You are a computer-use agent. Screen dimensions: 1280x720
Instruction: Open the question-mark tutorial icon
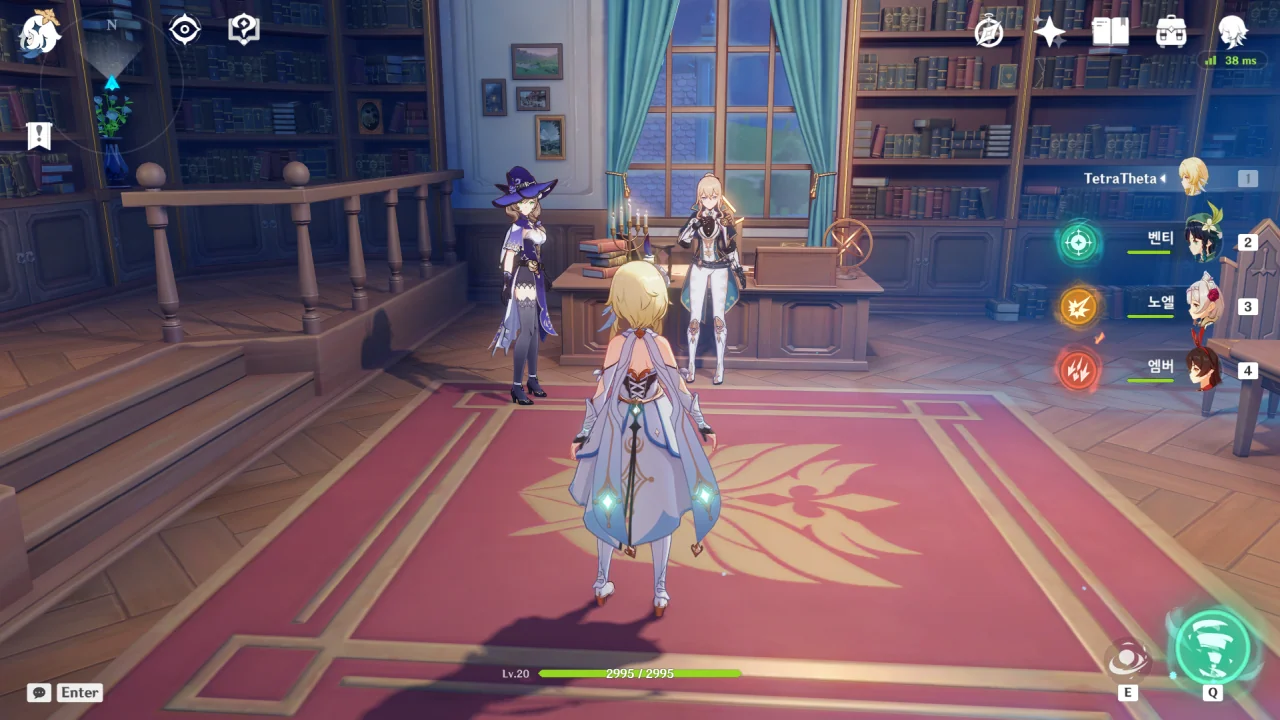[x=243, y=30]
